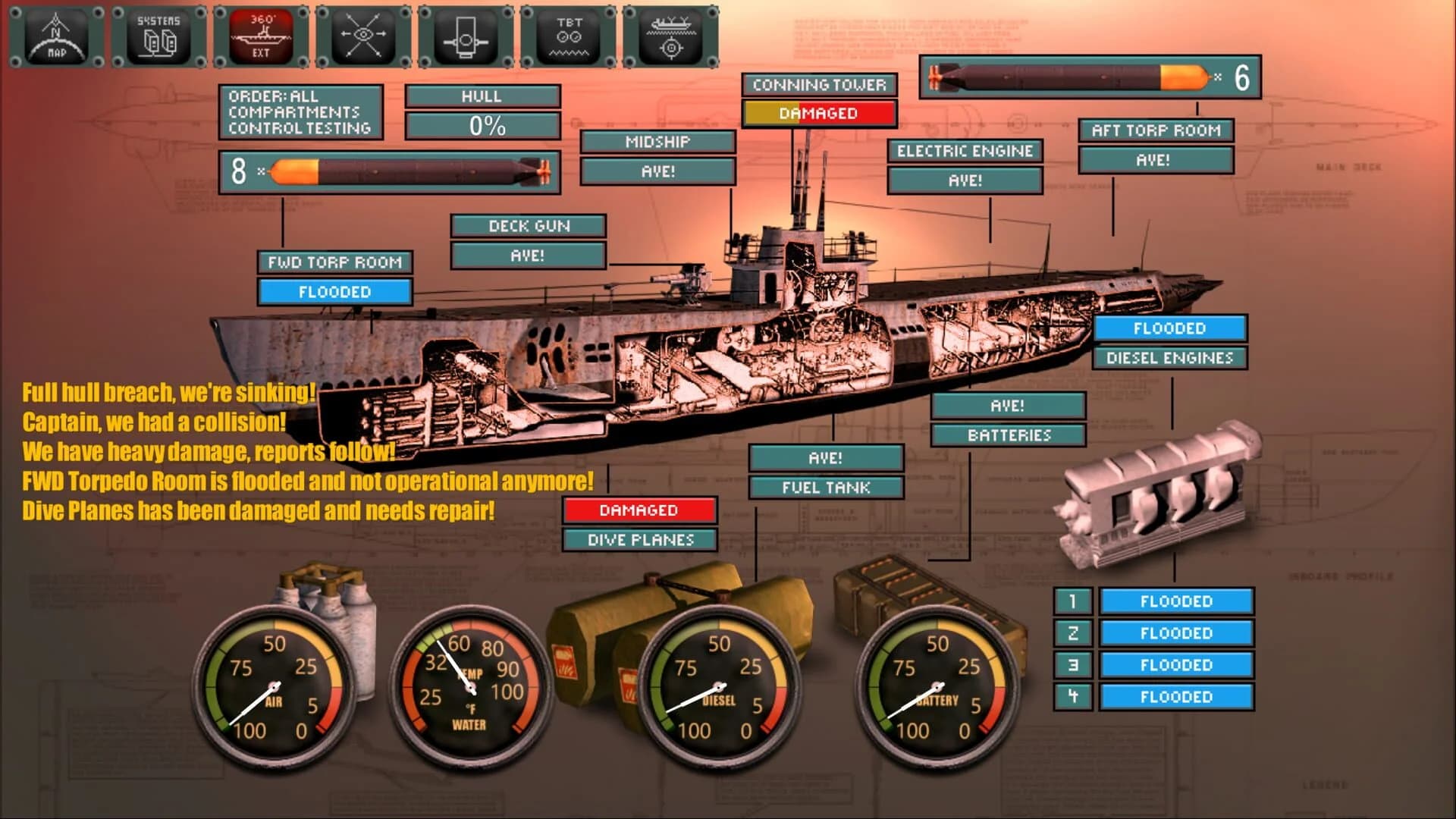Select the free look camera view

pyautogui.click(x=362, y=33)
